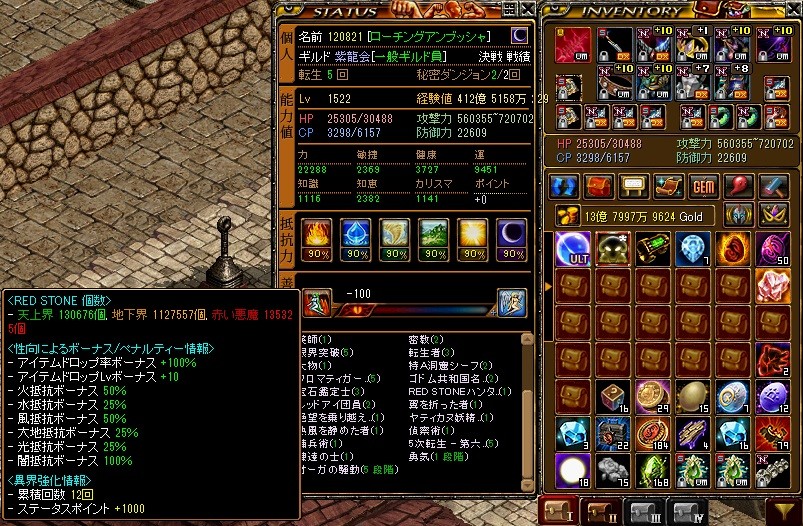Click the hammer icon button
This screenshot has height=526, width=803.
[x=775, y=186]
